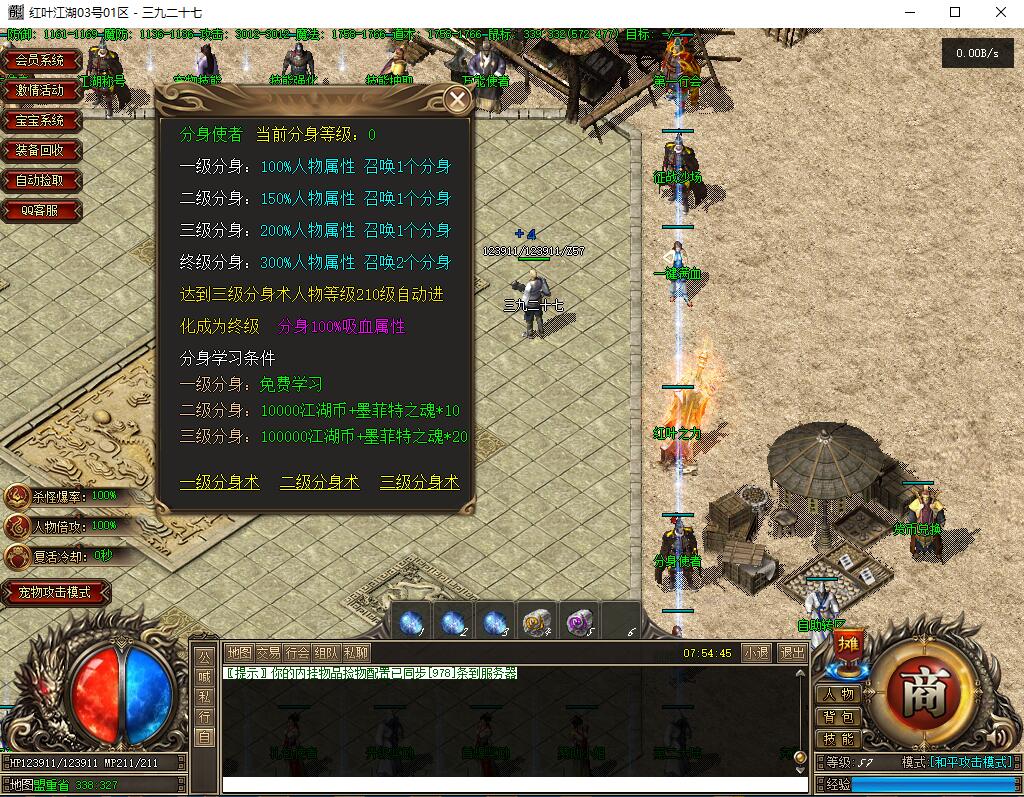This screenshot has width=1024, height=797.
Task: Open the 人物 character panel
Action: (838, 694)
